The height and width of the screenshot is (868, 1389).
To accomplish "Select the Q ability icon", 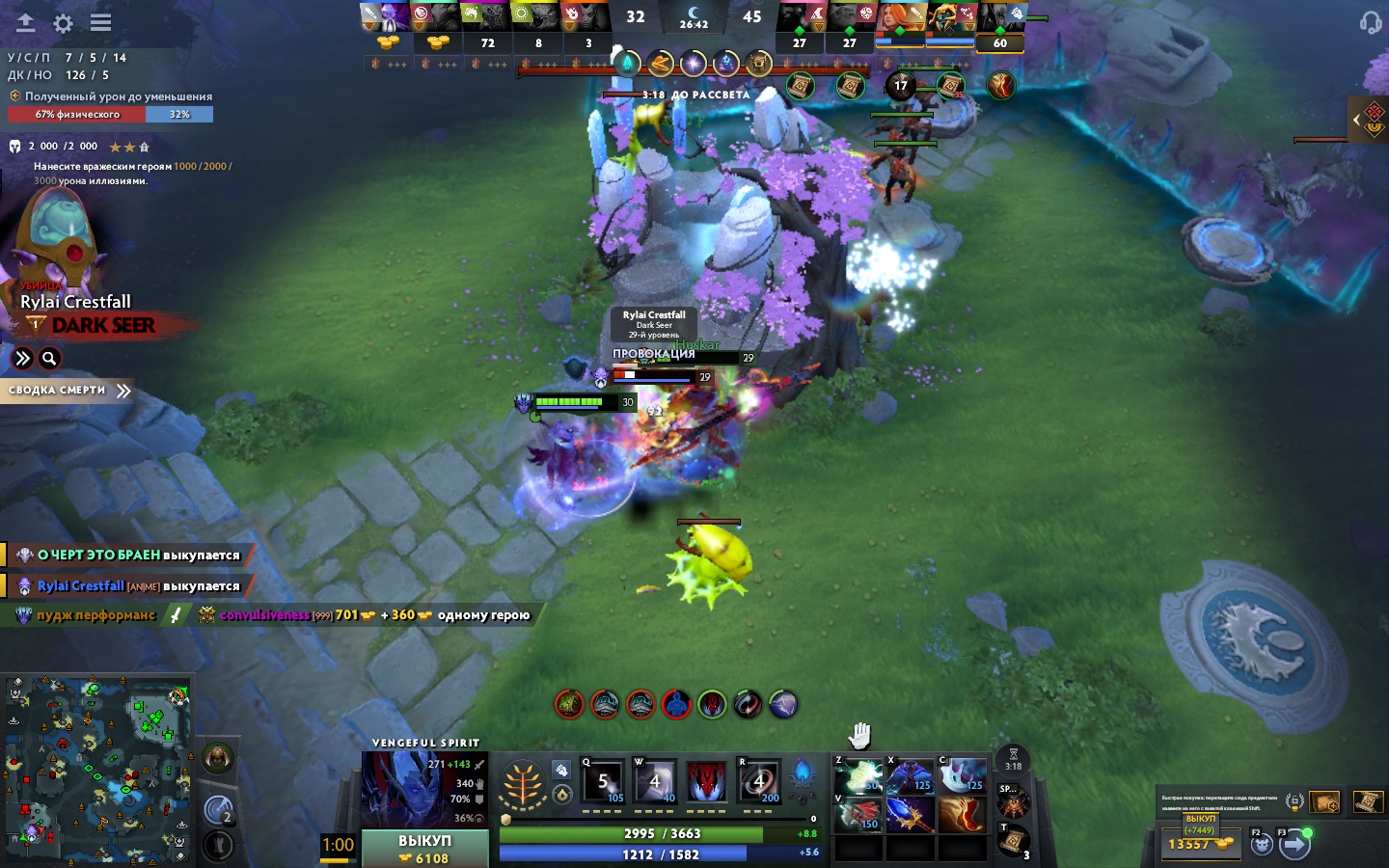I will tap(603, 782).
